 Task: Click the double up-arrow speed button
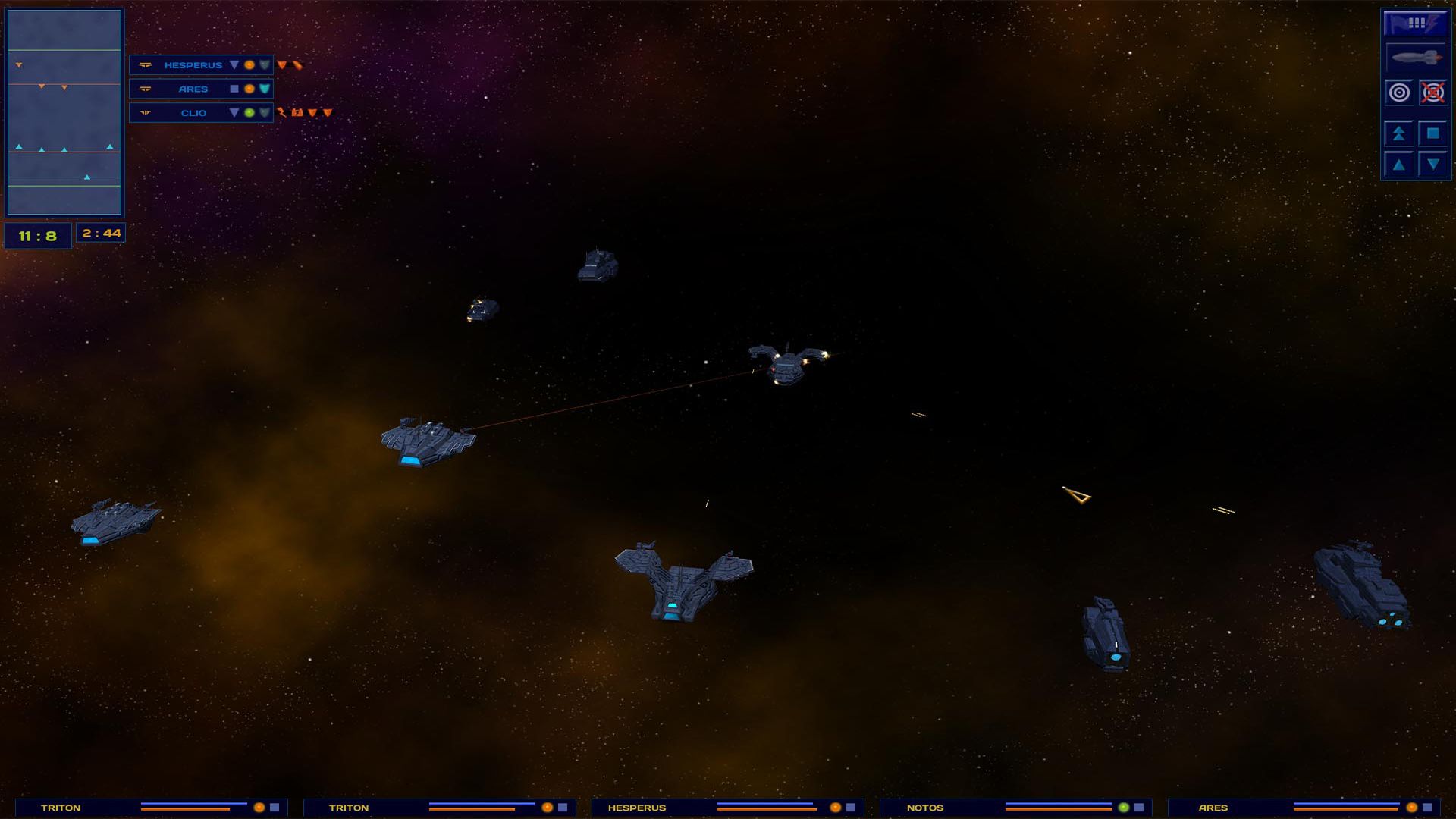pos(1399,133)
